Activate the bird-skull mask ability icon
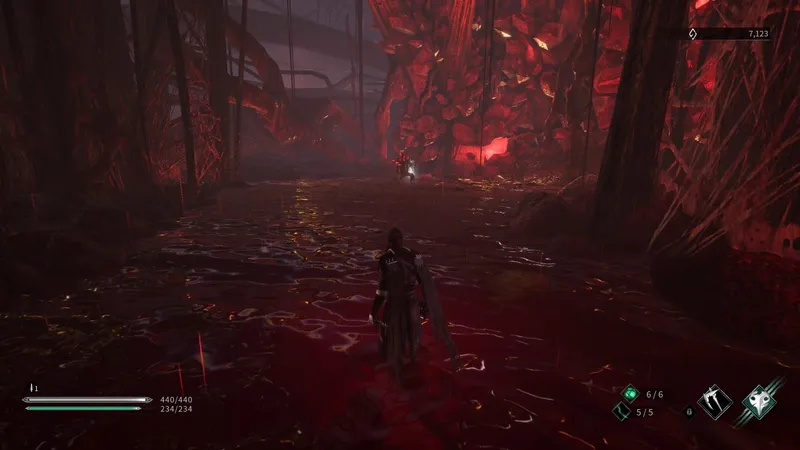The image size is (800, 450). 760,403
